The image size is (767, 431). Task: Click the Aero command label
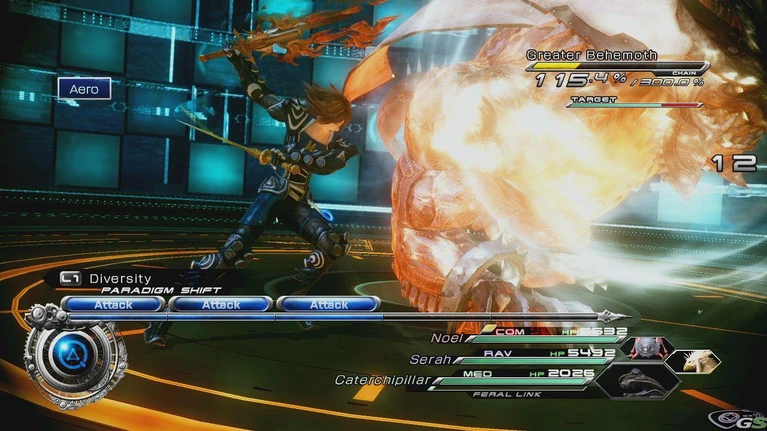coord(83,89)
